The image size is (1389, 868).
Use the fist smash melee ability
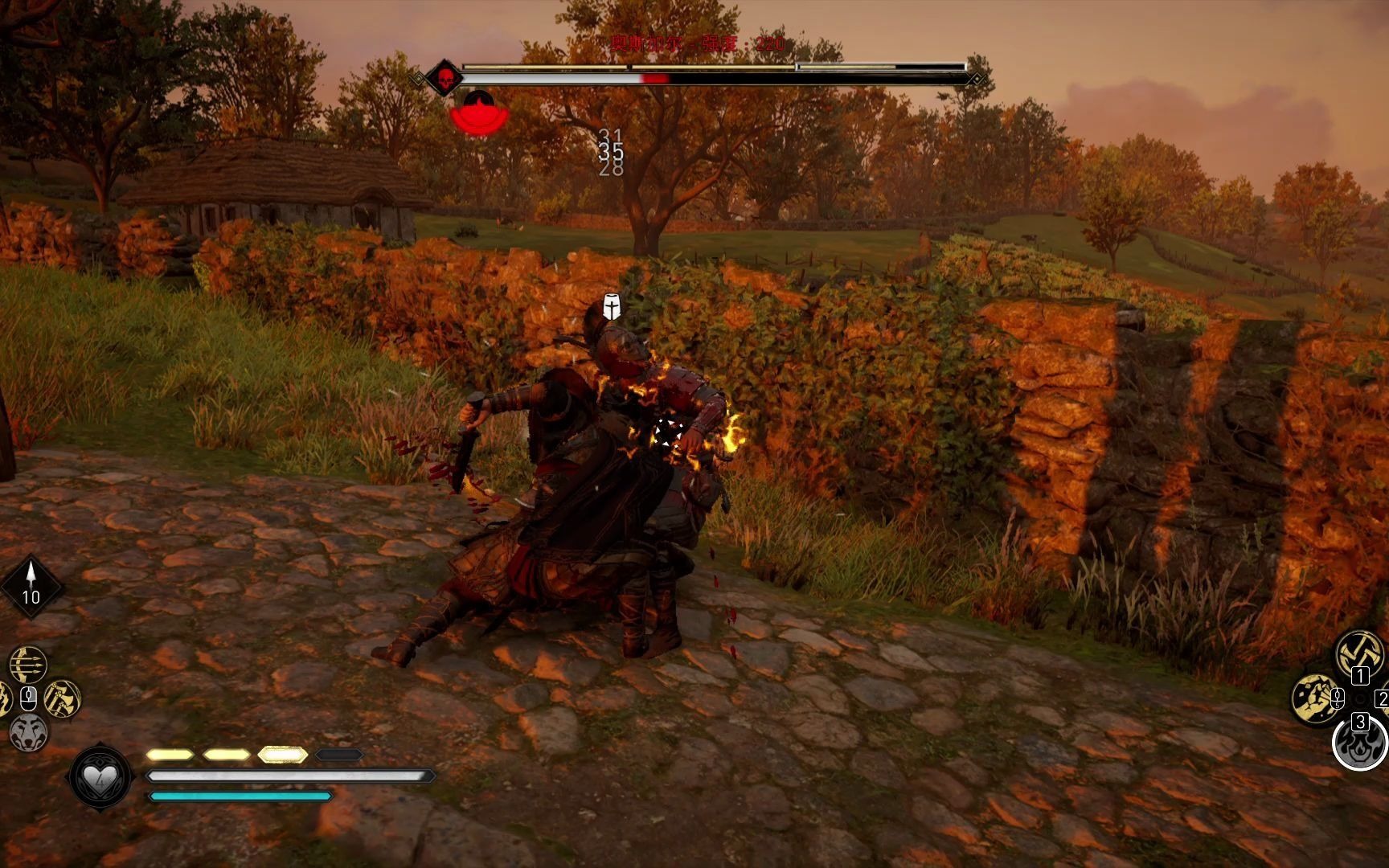coord(1314,698)
